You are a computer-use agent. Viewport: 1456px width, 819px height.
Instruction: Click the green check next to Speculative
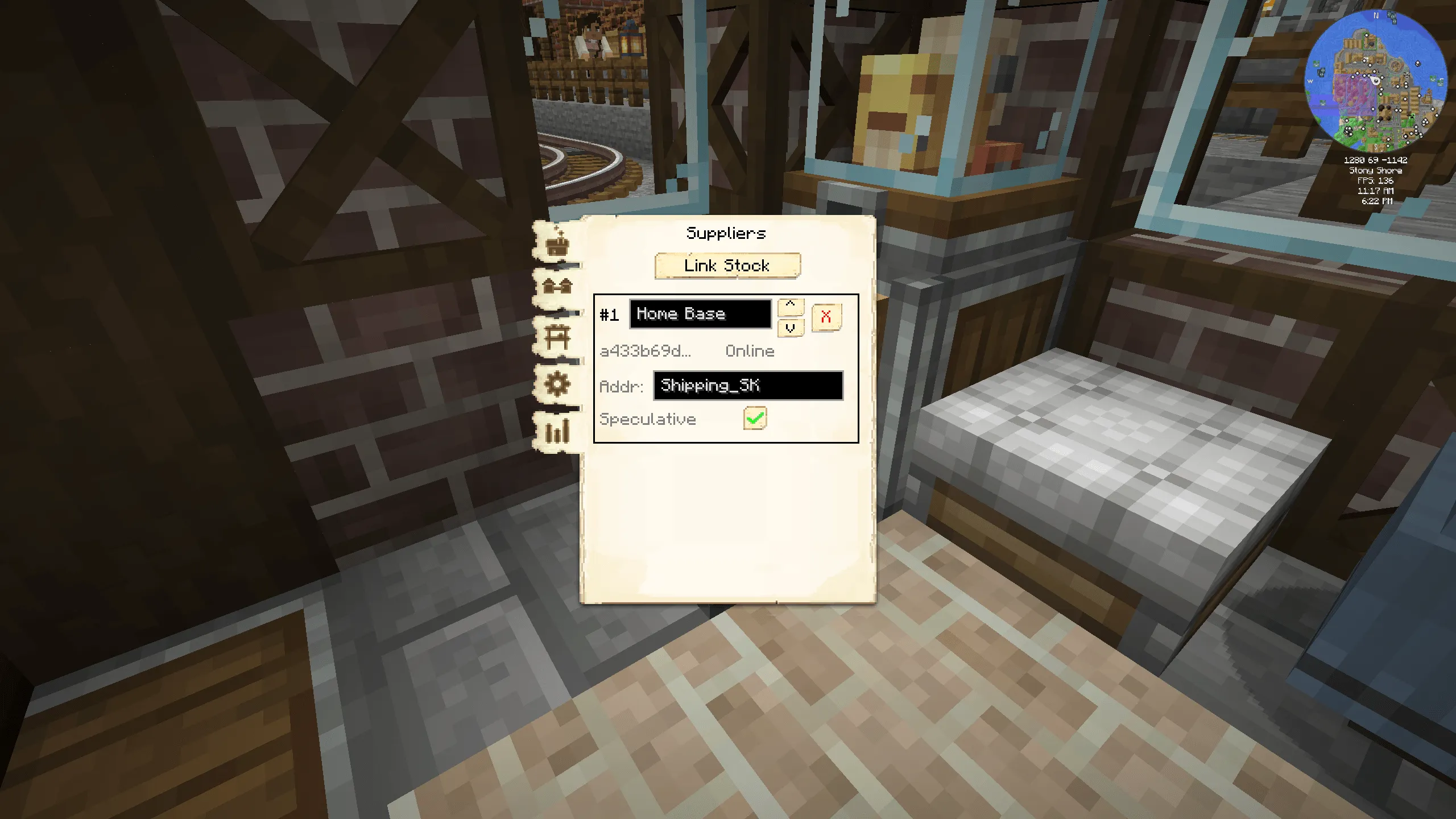pyautogui.click(x=755, y=418)
